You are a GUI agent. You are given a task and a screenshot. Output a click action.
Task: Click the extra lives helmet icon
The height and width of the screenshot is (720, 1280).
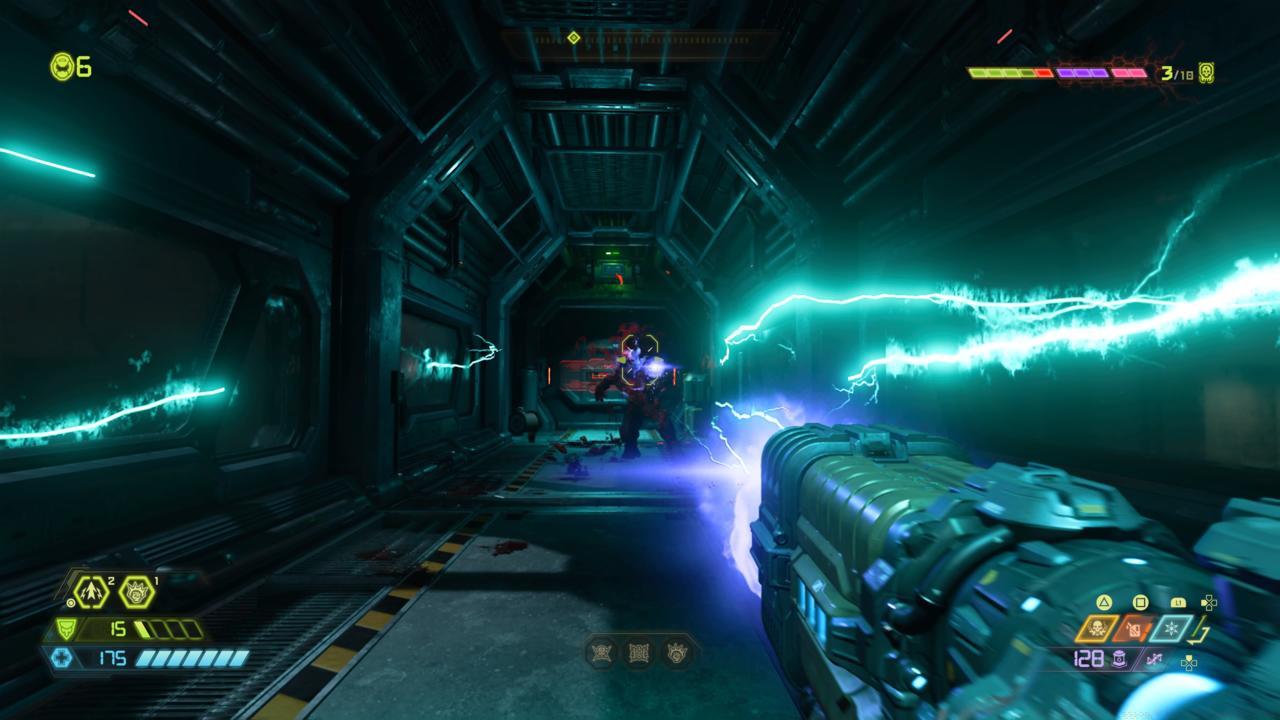(62, 67)
